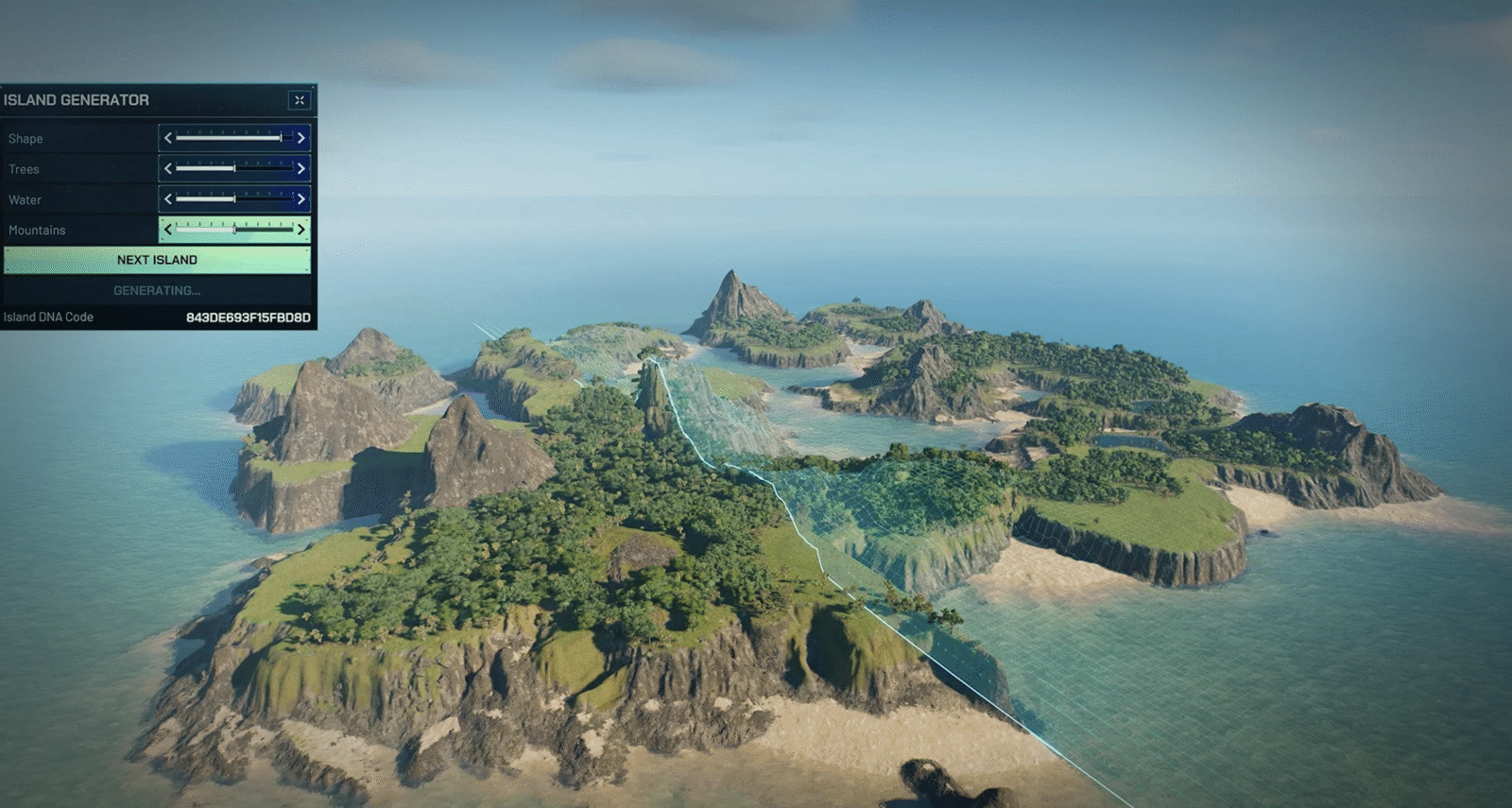
Task: Select the Island DNA Code value
Action: pos(248,318)
